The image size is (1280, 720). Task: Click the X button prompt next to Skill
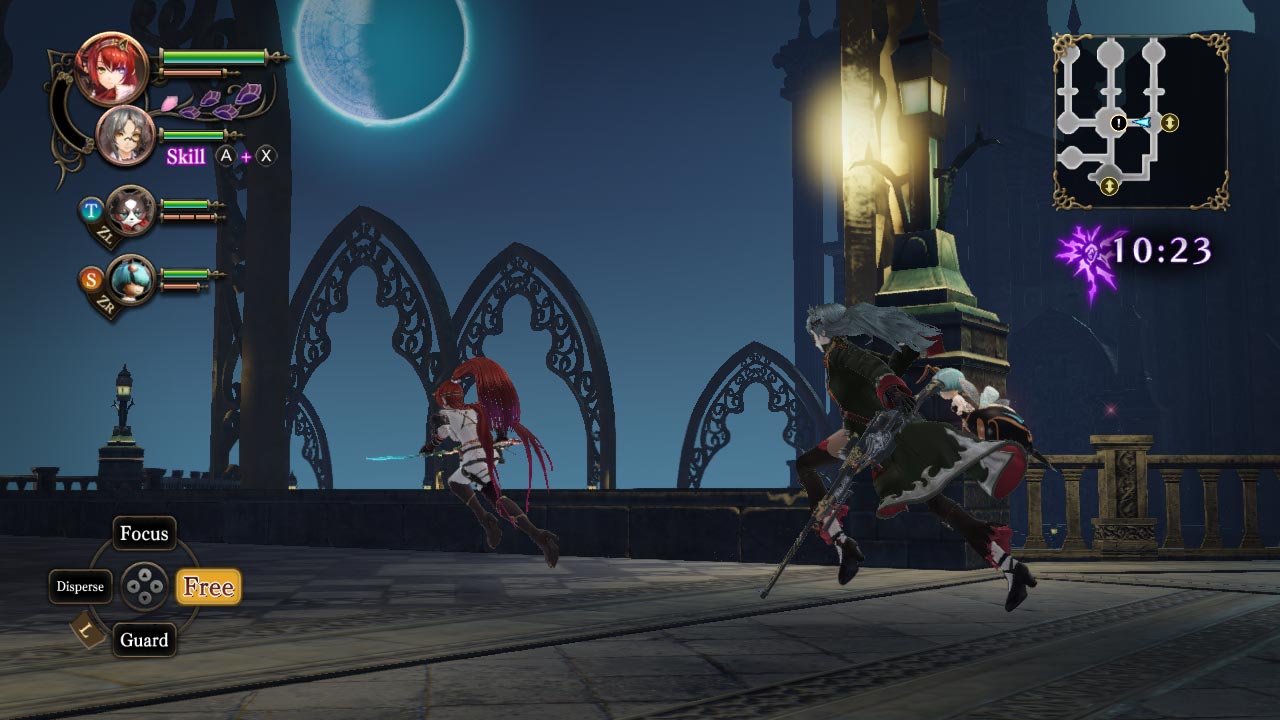[x=266, y=155]
